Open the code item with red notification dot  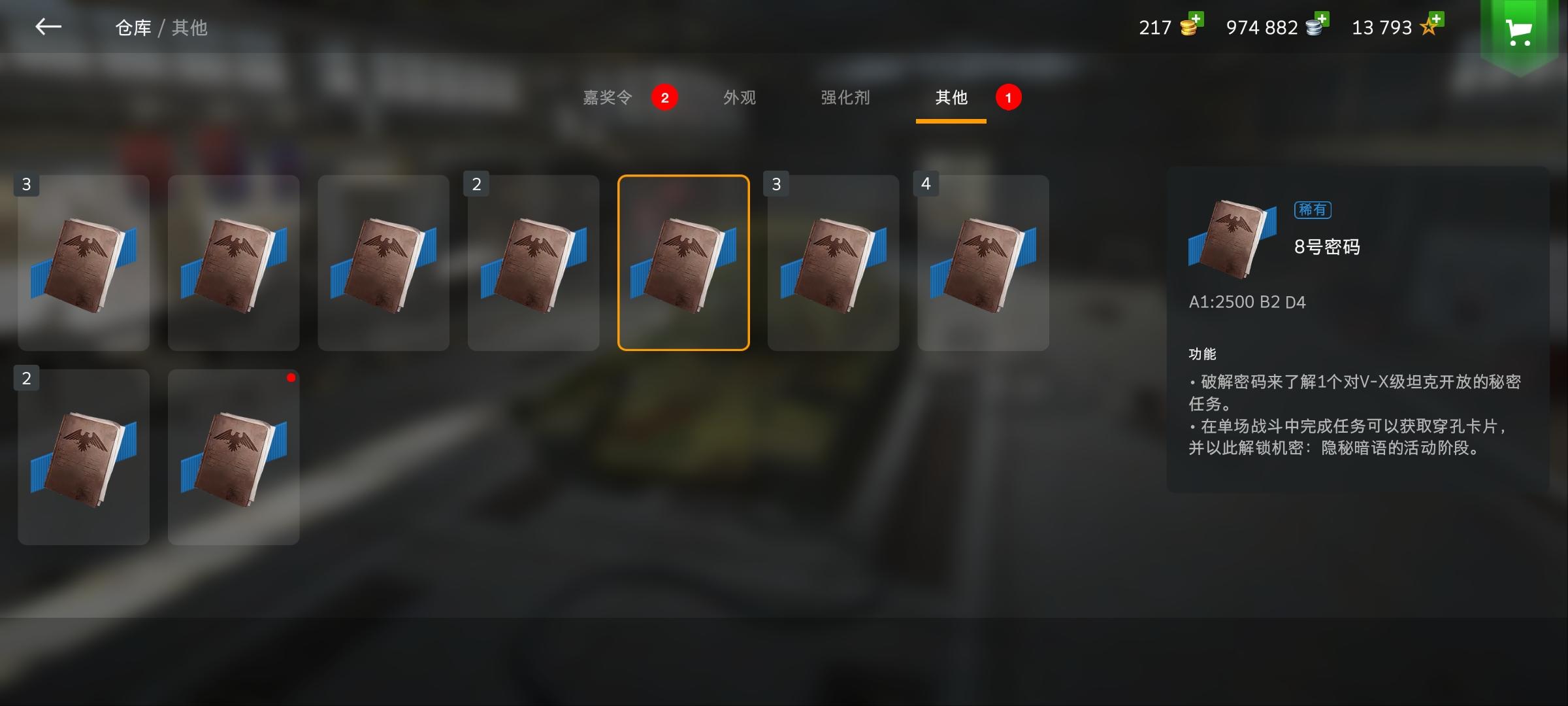234,456
